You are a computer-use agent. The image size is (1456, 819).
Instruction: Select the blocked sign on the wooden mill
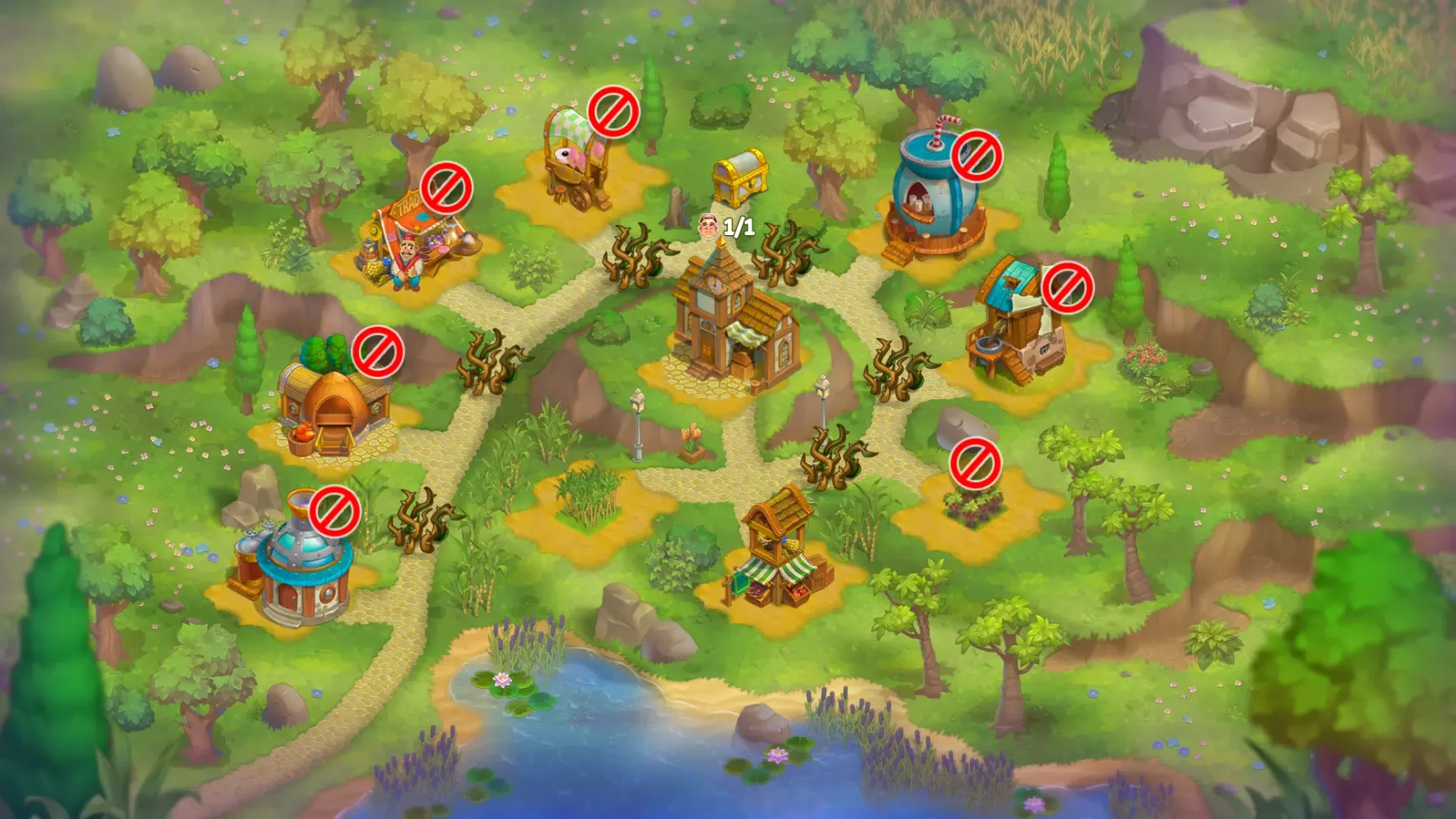pos(1067,287)
